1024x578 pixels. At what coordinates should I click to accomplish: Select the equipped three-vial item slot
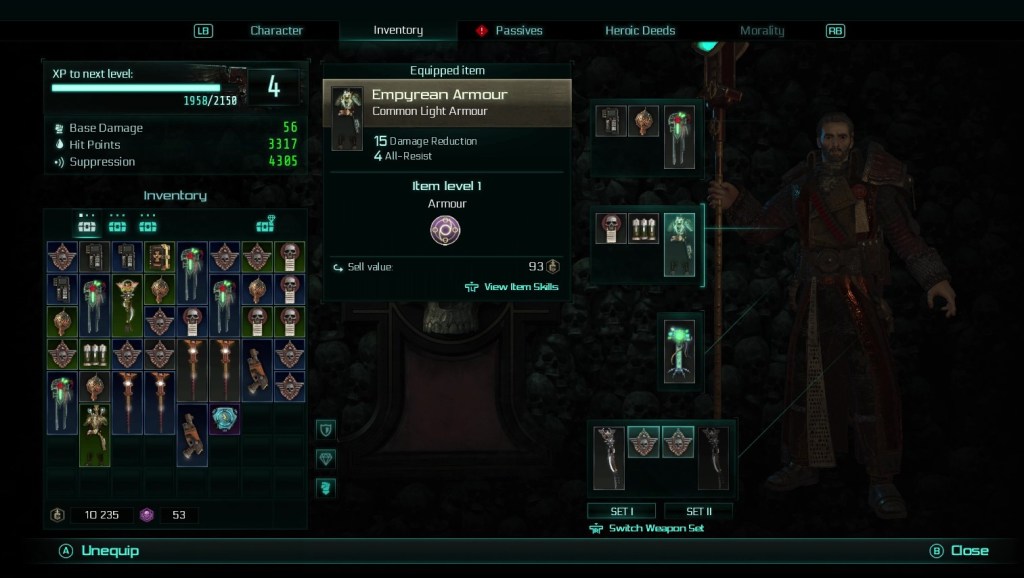(643, 228)
